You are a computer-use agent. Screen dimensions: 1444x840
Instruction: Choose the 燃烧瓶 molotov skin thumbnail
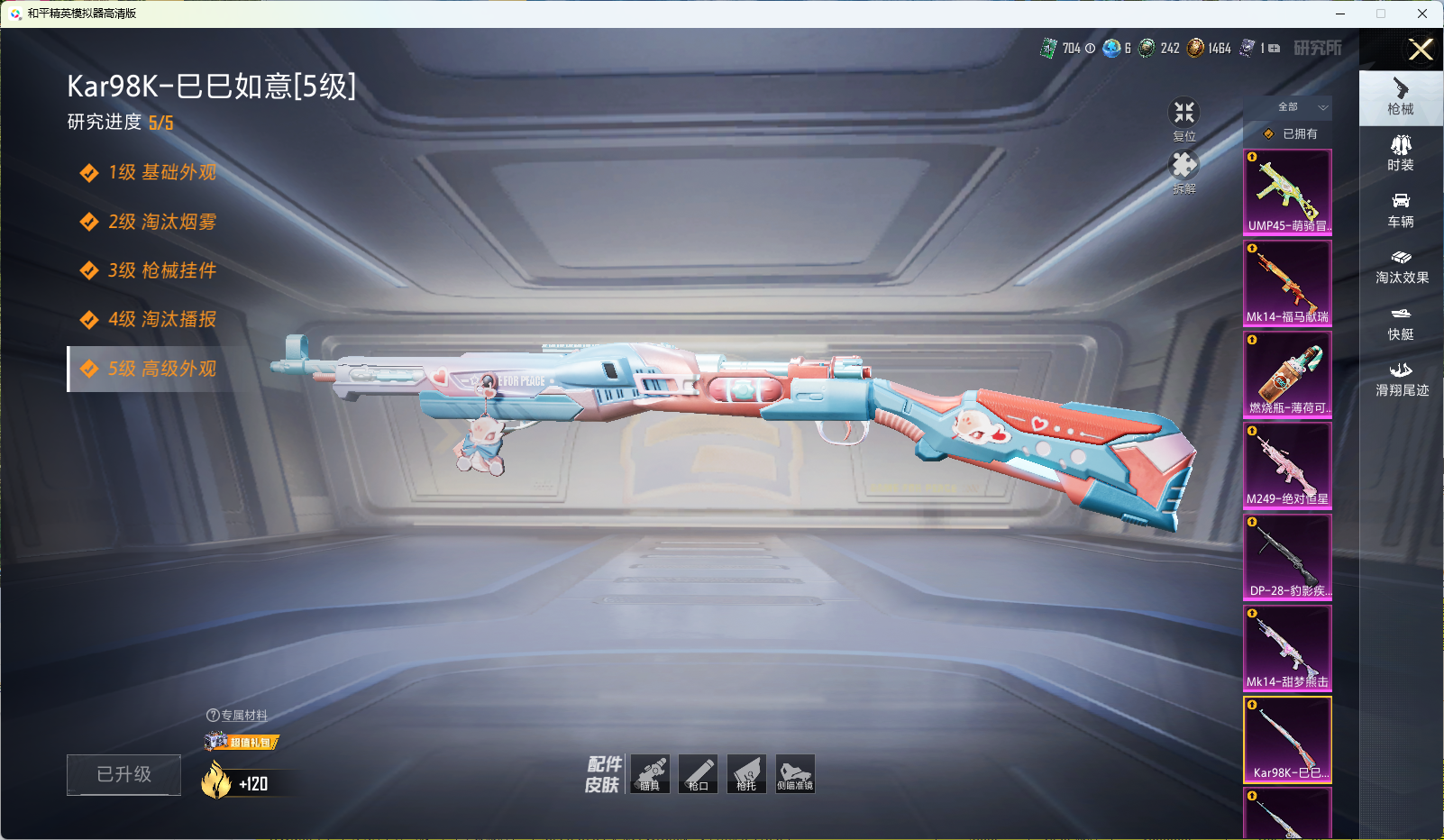coord(1287,374)
